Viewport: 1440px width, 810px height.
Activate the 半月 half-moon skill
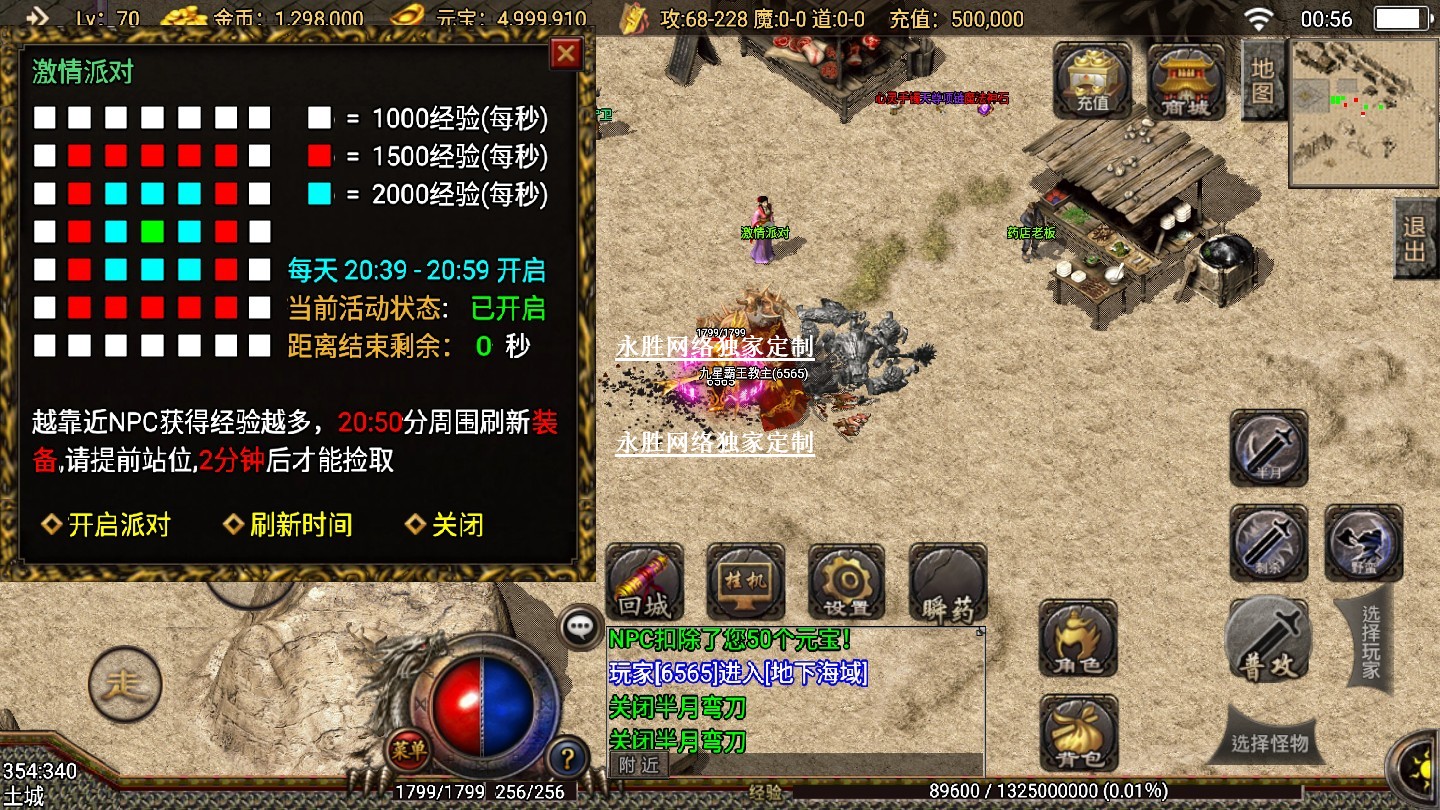coord(1269,447)
